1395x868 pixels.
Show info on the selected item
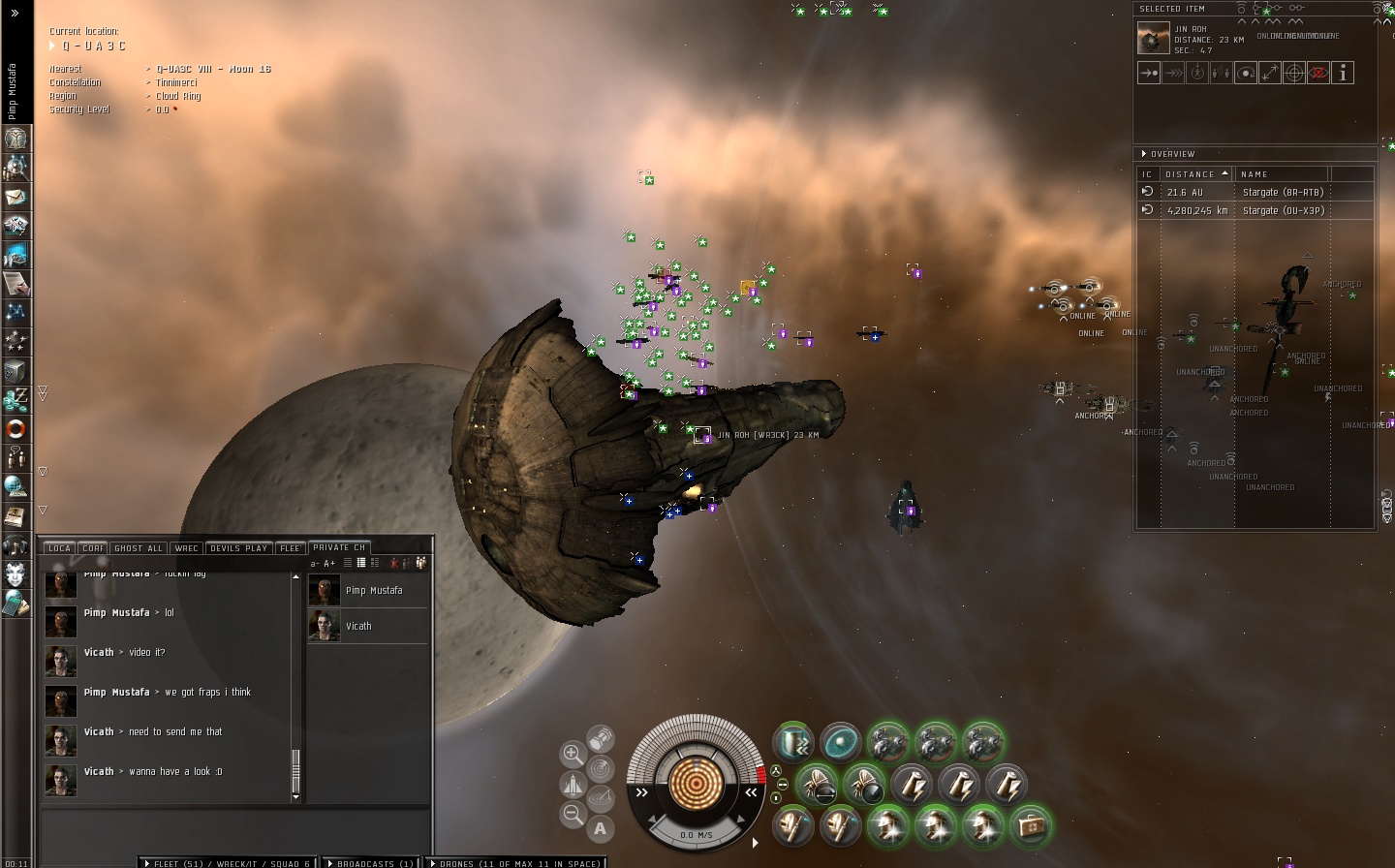tap(1343, 73)
